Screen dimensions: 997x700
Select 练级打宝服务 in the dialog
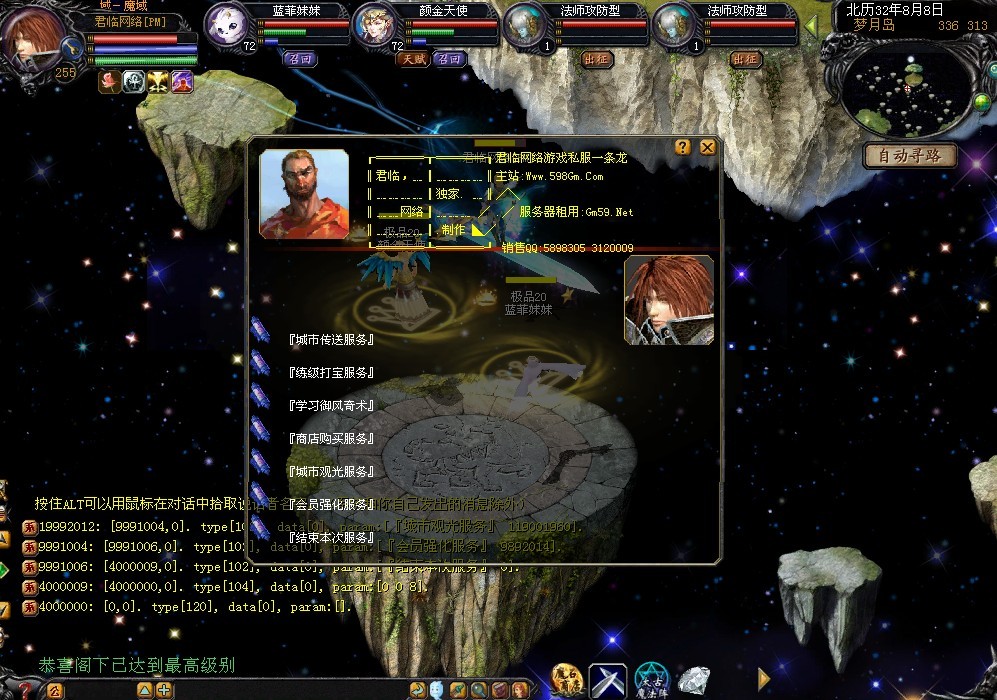(330, 373)
